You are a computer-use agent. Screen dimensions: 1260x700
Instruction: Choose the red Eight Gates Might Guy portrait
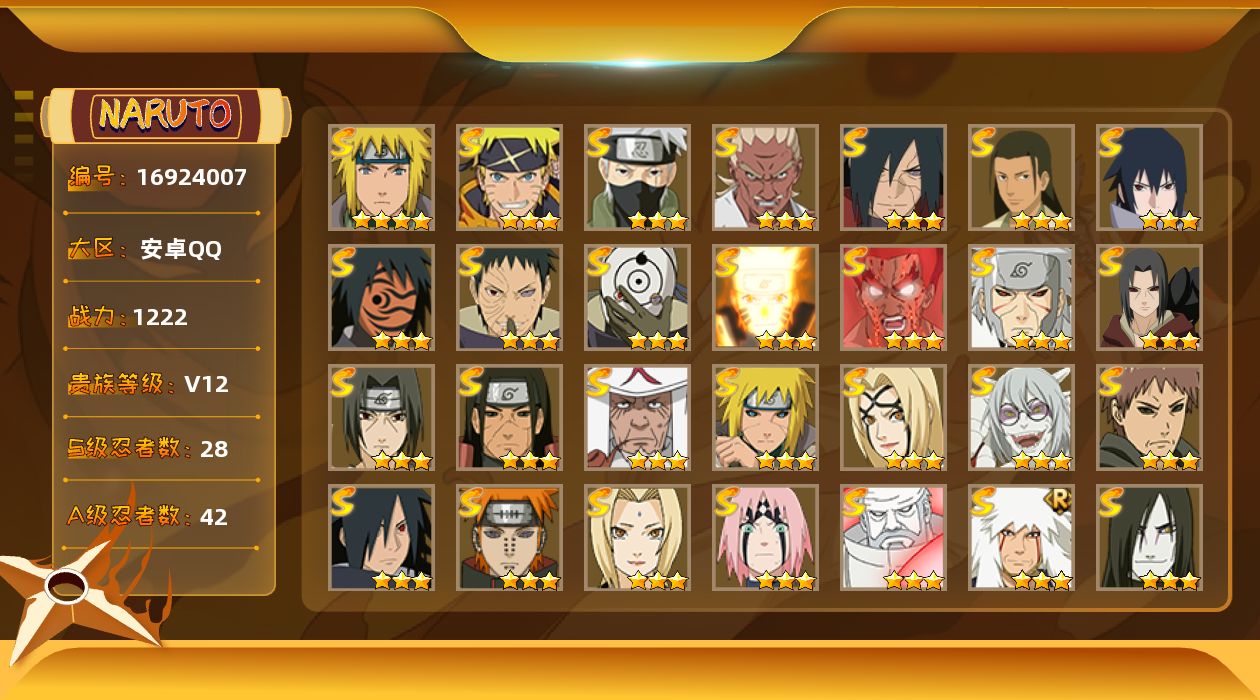pyautogui.click(x=893, y=298)
